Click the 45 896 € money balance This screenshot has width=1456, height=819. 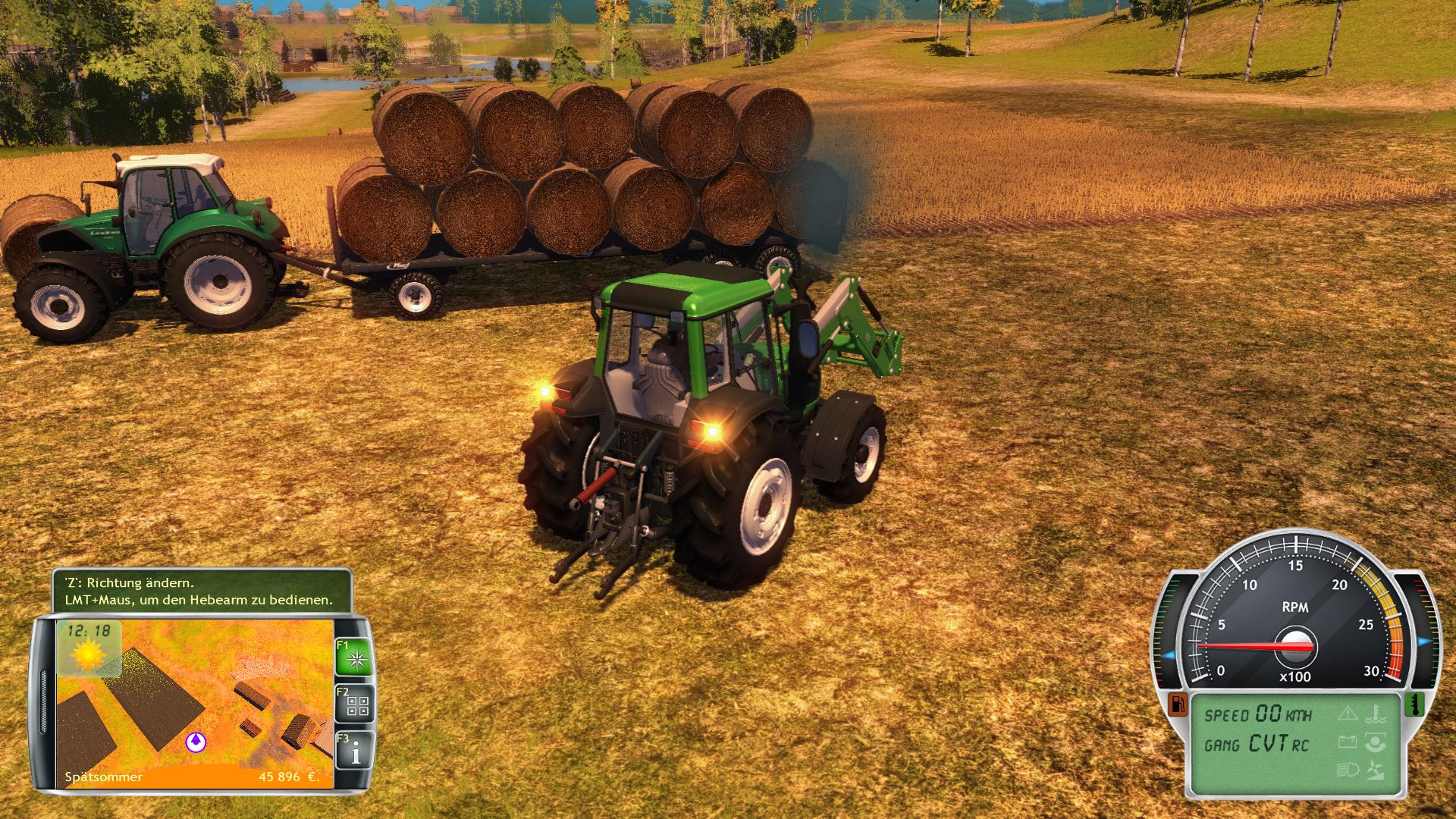point(290,776)
